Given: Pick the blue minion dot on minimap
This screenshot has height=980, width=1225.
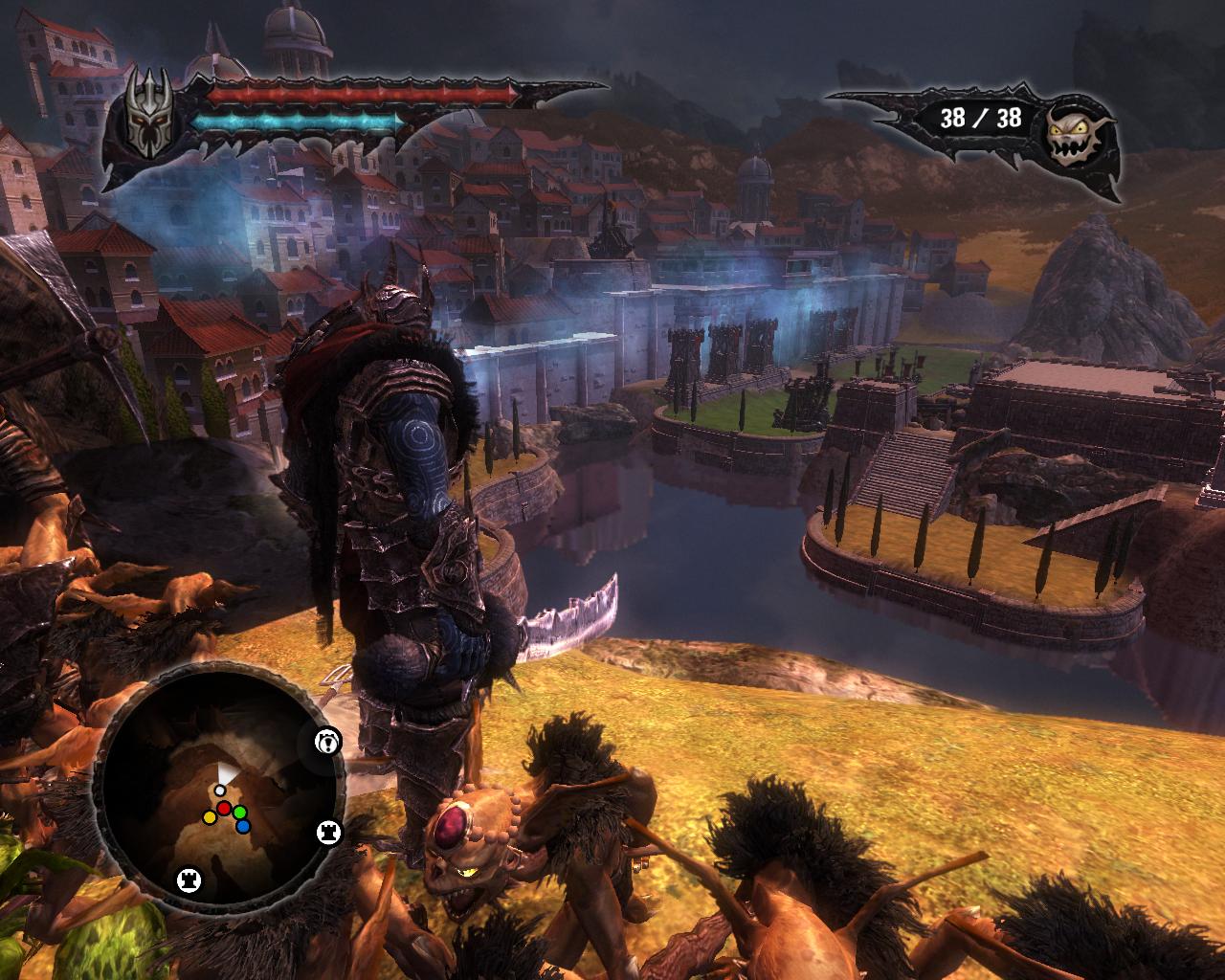Looking at the screenshot, I should pos(243,826).
